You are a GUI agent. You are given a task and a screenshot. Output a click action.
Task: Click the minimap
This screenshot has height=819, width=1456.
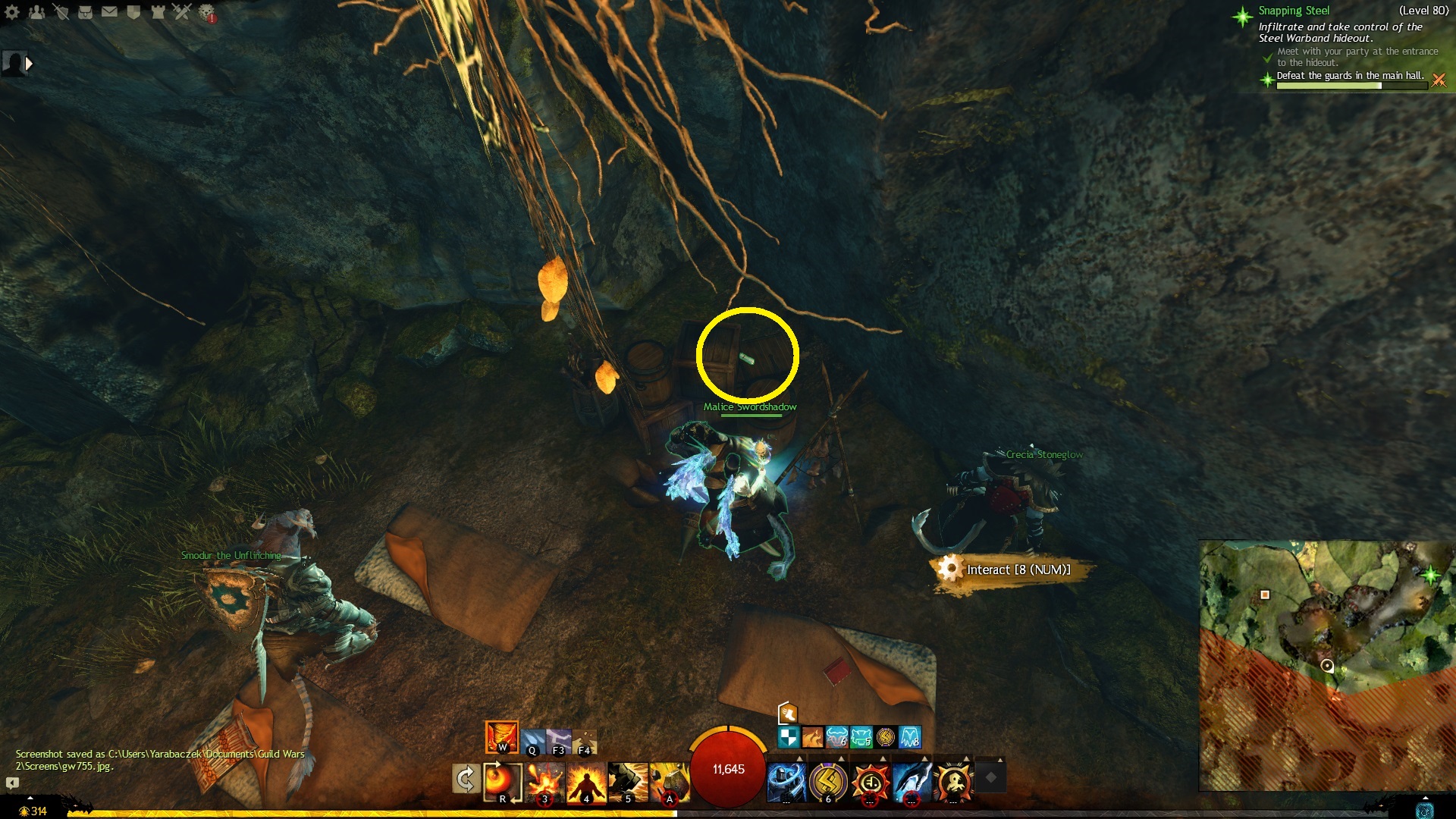(x=1326, y=666)
